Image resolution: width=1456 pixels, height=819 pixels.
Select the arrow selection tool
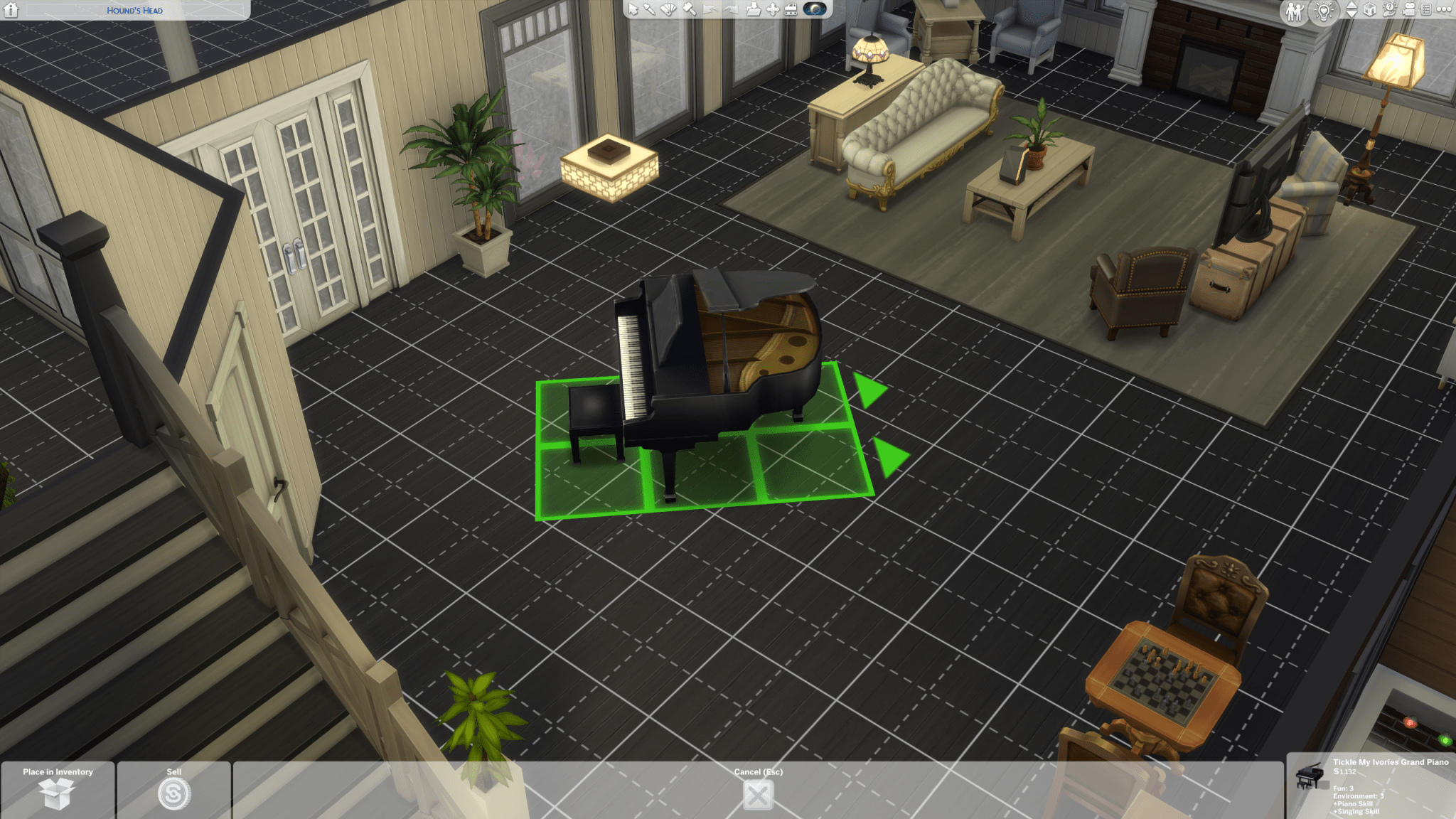[x=633, y=10]
